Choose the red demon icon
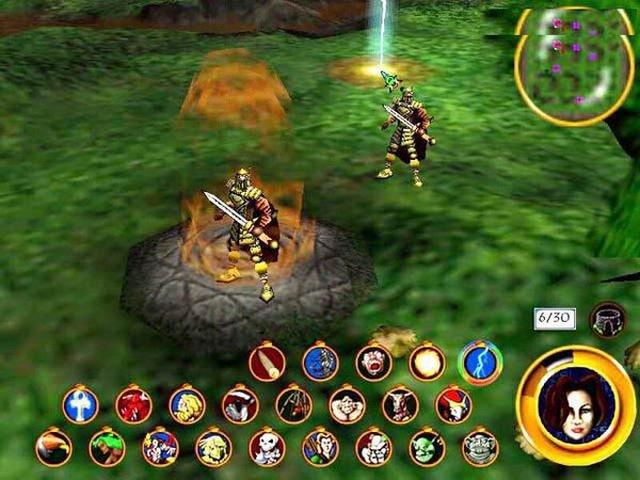640x480 pixels. click(133, 405)
